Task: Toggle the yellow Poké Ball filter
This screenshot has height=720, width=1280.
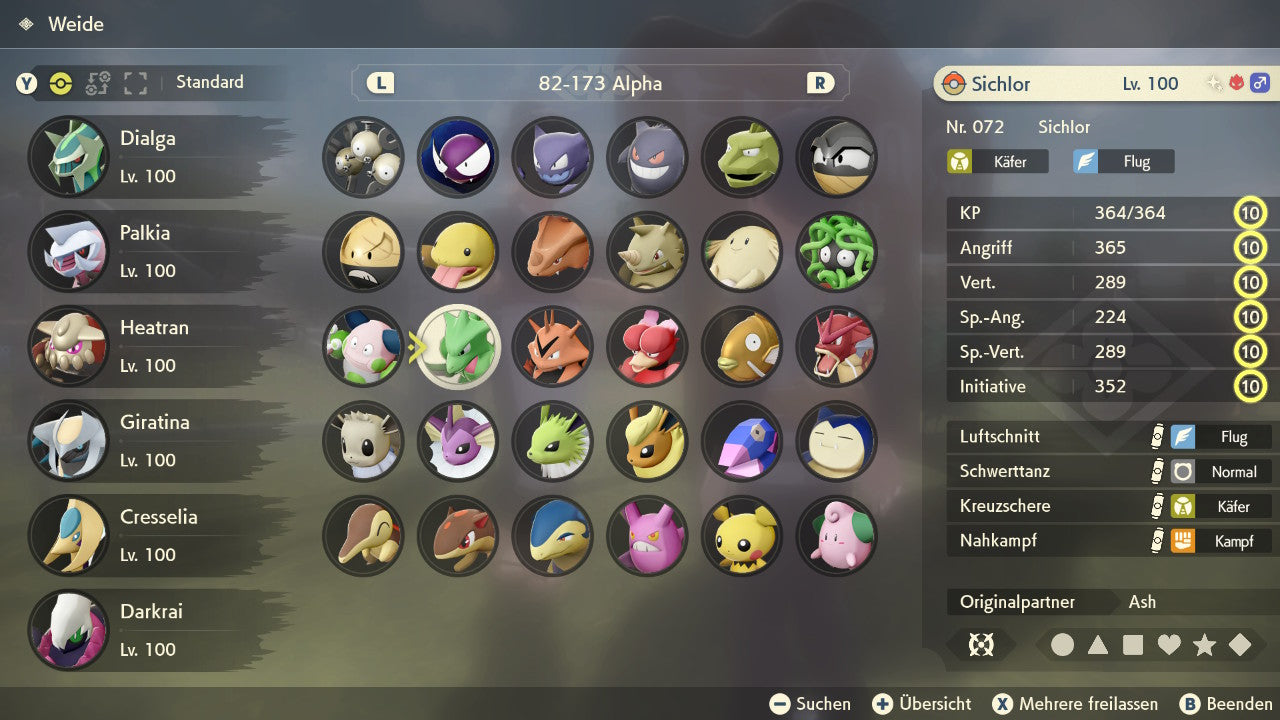Action: (60, 83)
